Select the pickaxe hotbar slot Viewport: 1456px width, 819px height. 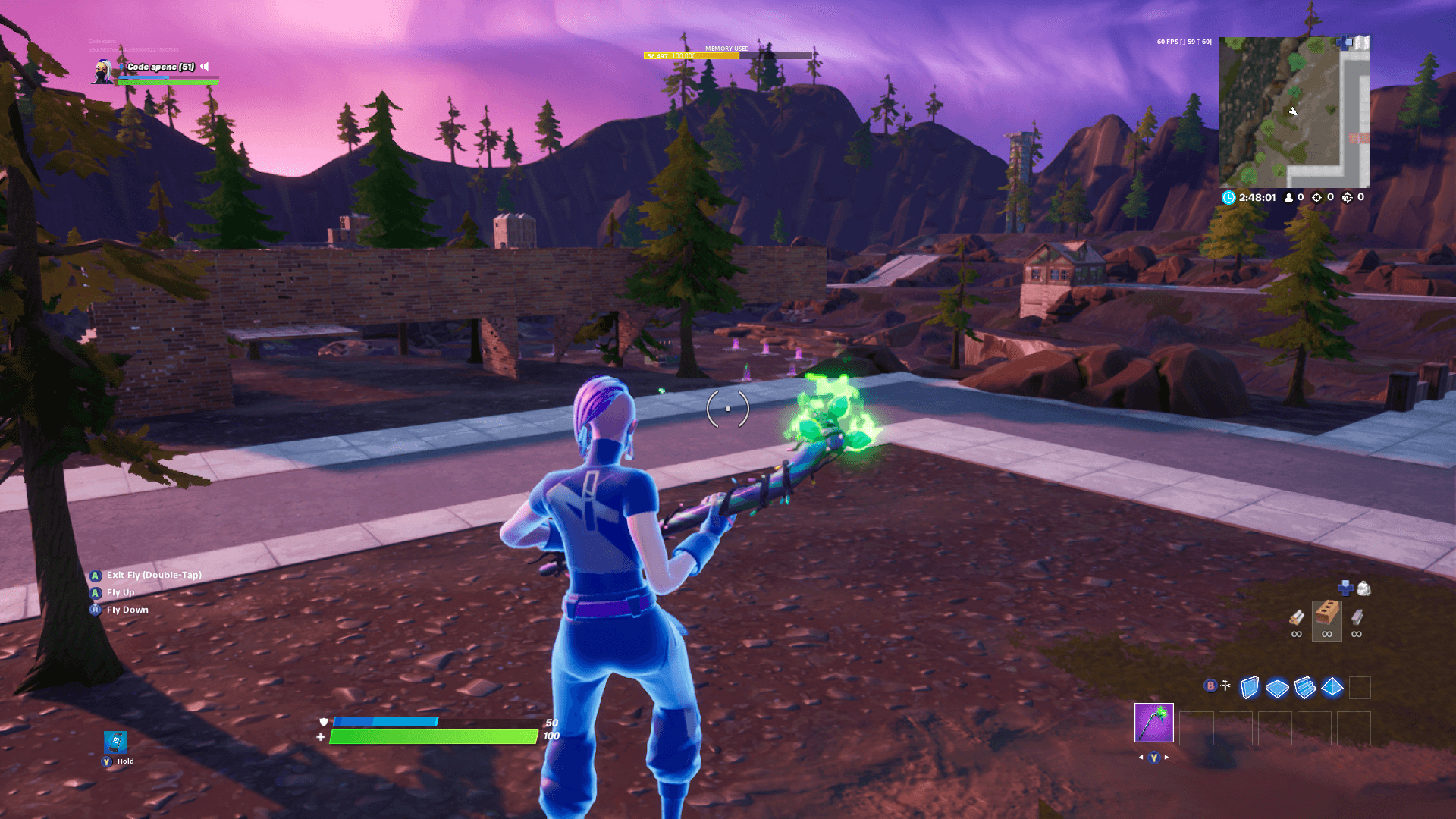[1154, 723]
